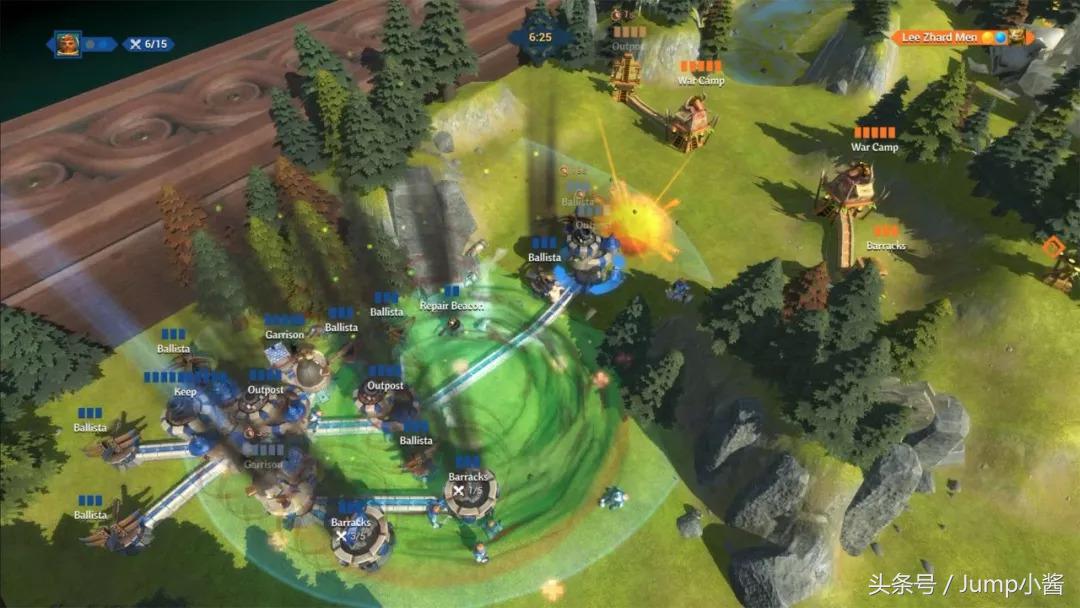Image resolution: width=1080 pixels, height=608 pixels.
Task: Select the enemy orange Barracks marker
Action: [886, 245]
